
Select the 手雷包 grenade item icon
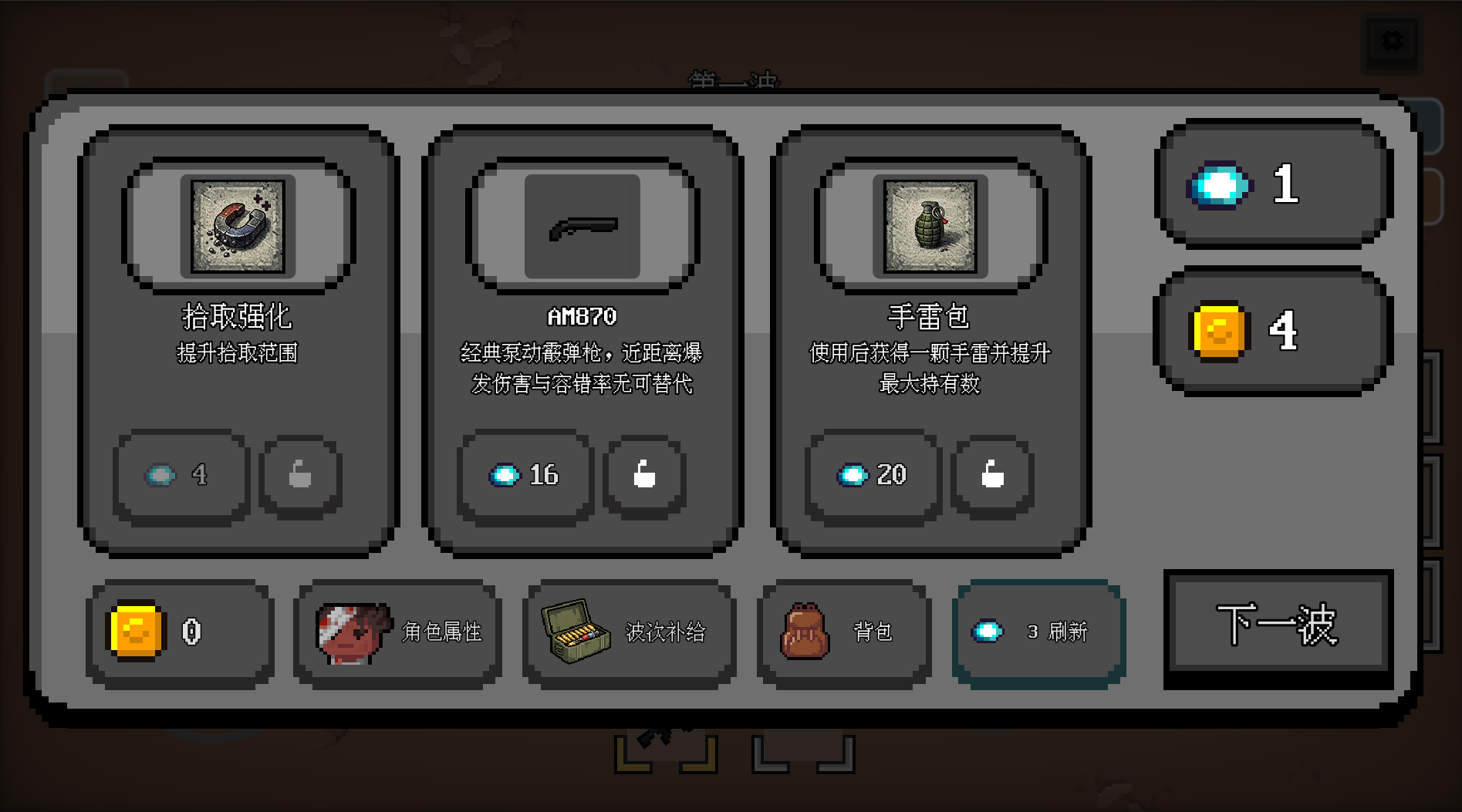928,226
